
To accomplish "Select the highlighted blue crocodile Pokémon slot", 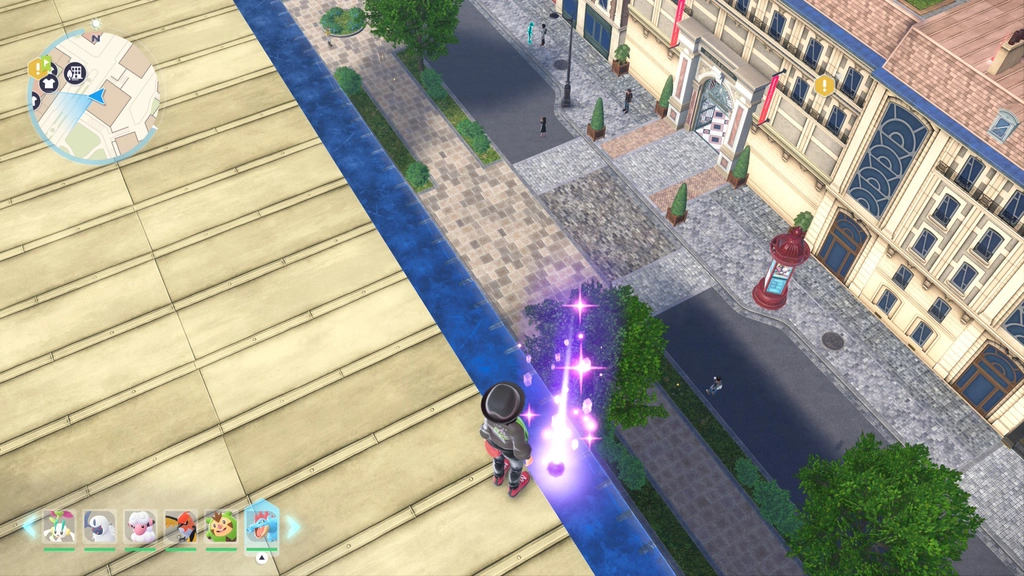I will (262, 526).
